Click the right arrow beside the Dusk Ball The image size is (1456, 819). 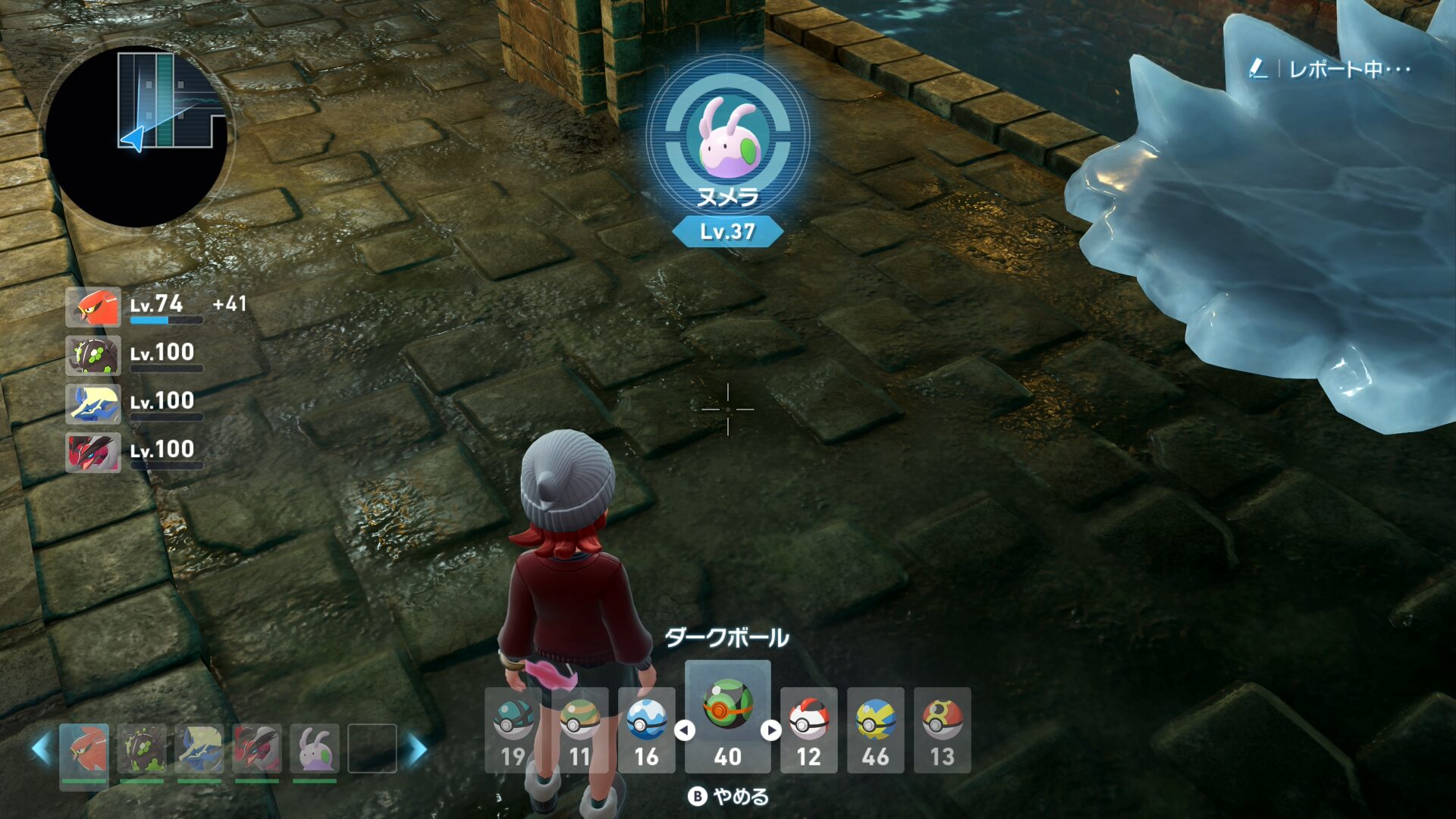771,730
